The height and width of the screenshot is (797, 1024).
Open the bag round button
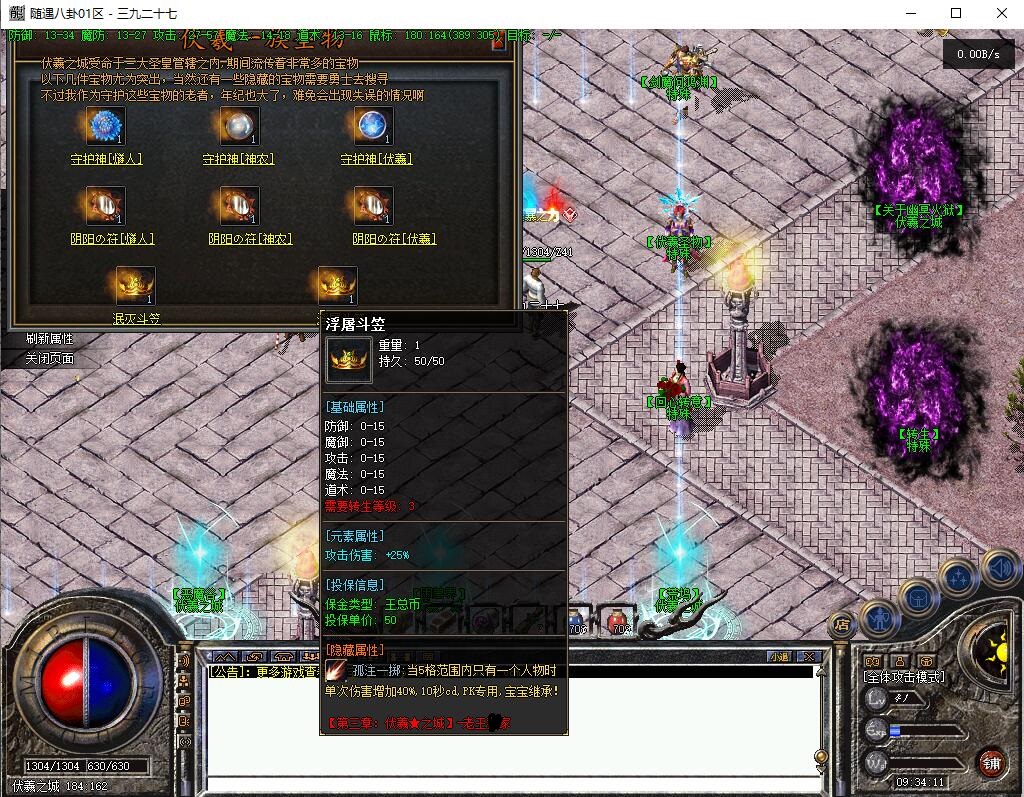point(919,598)
